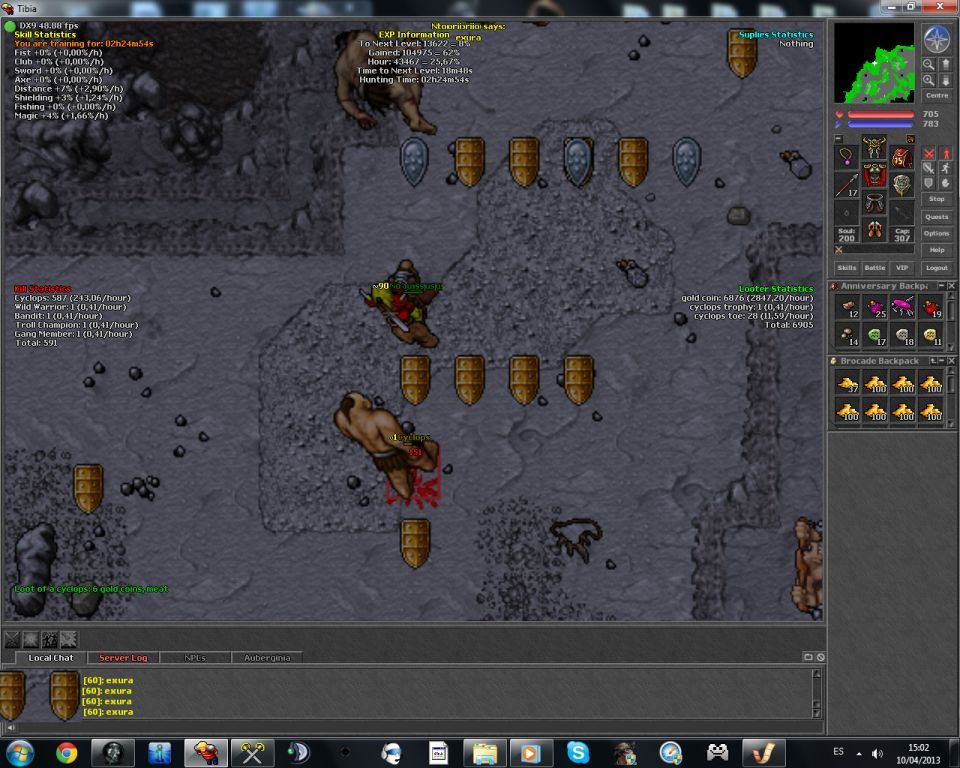Open the VIP list

[x=903, y=268]
